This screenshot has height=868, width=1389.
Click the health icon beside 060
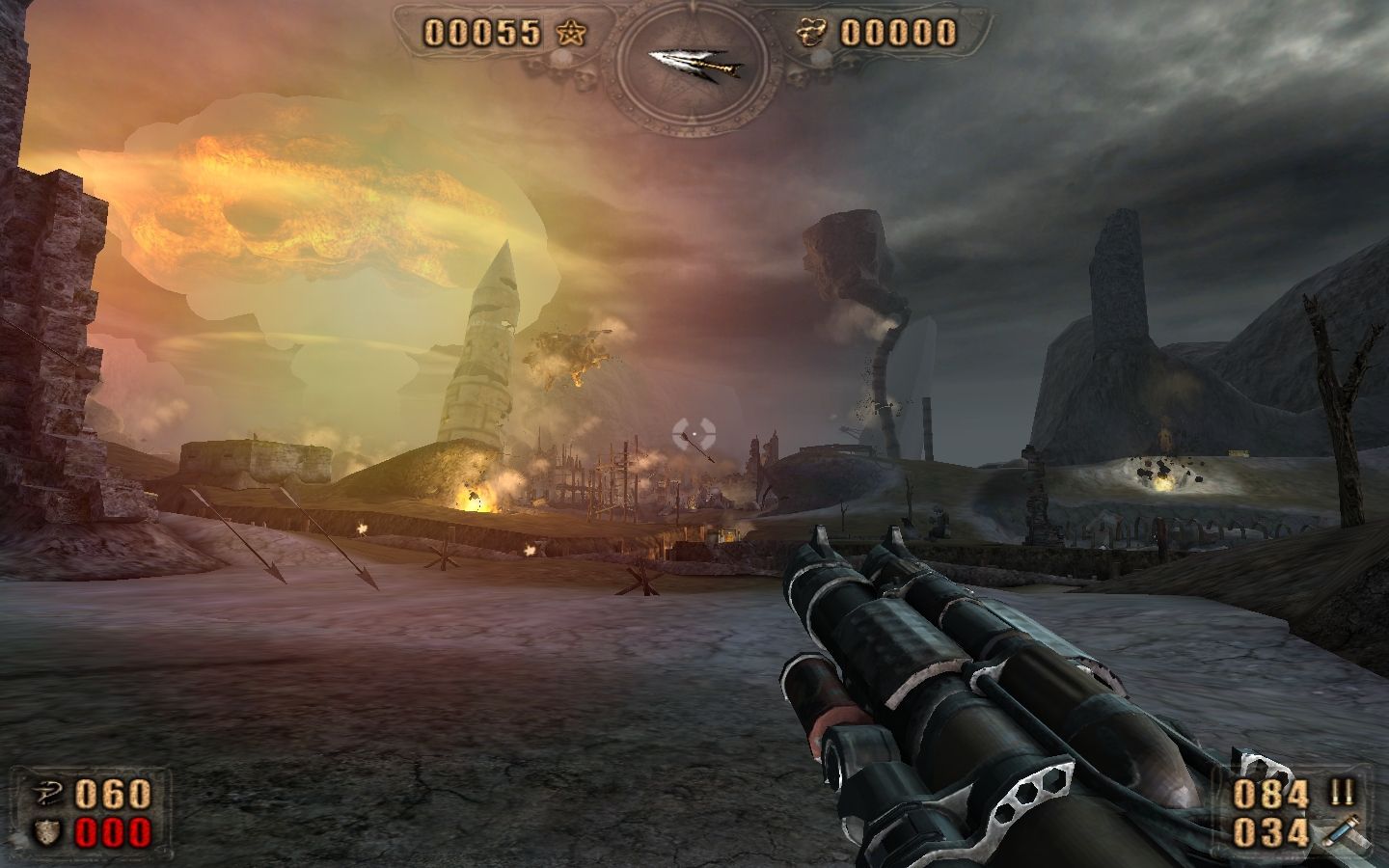tap(45, 794)
